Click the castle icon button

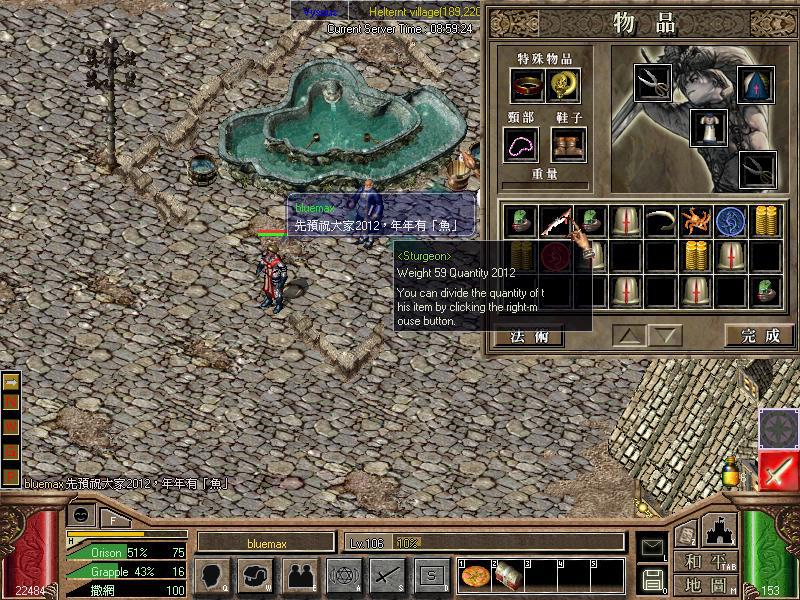point(720,529)
